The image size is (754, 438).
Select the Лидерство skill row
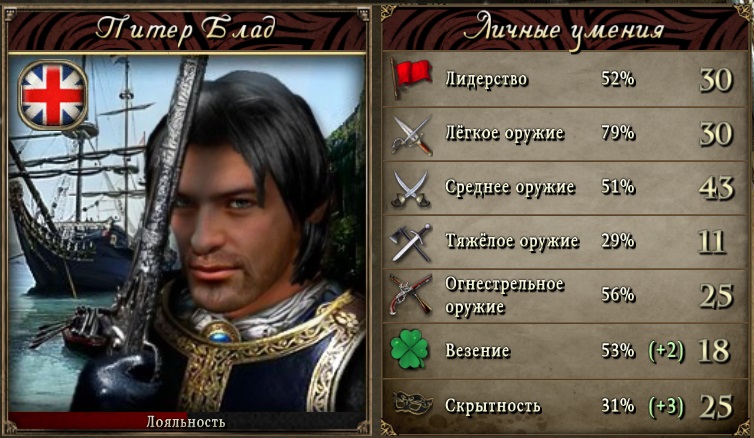click(x=566, y=79)
